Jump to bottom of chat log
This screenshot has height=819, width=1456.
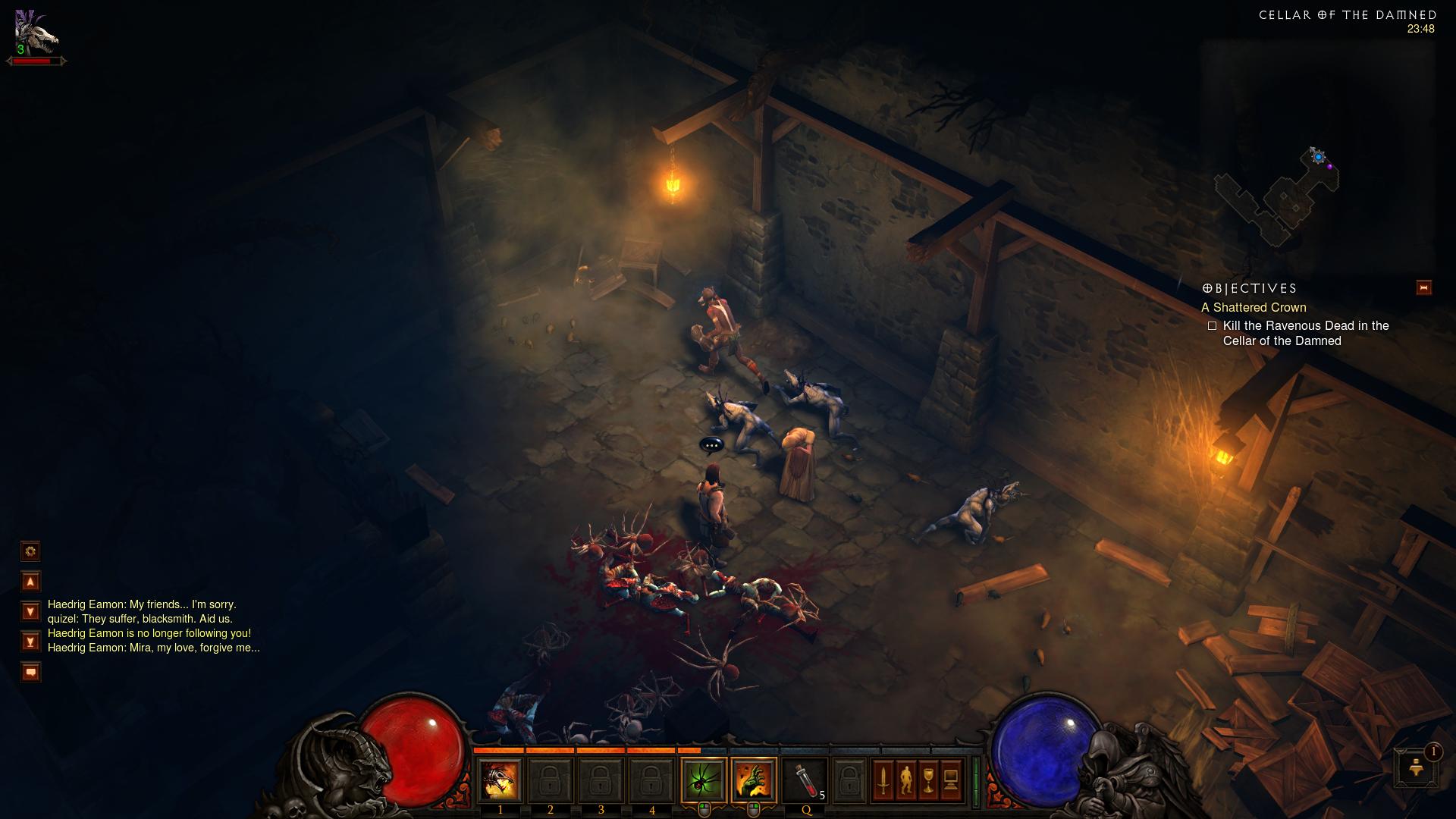click(x=30, y=642)
